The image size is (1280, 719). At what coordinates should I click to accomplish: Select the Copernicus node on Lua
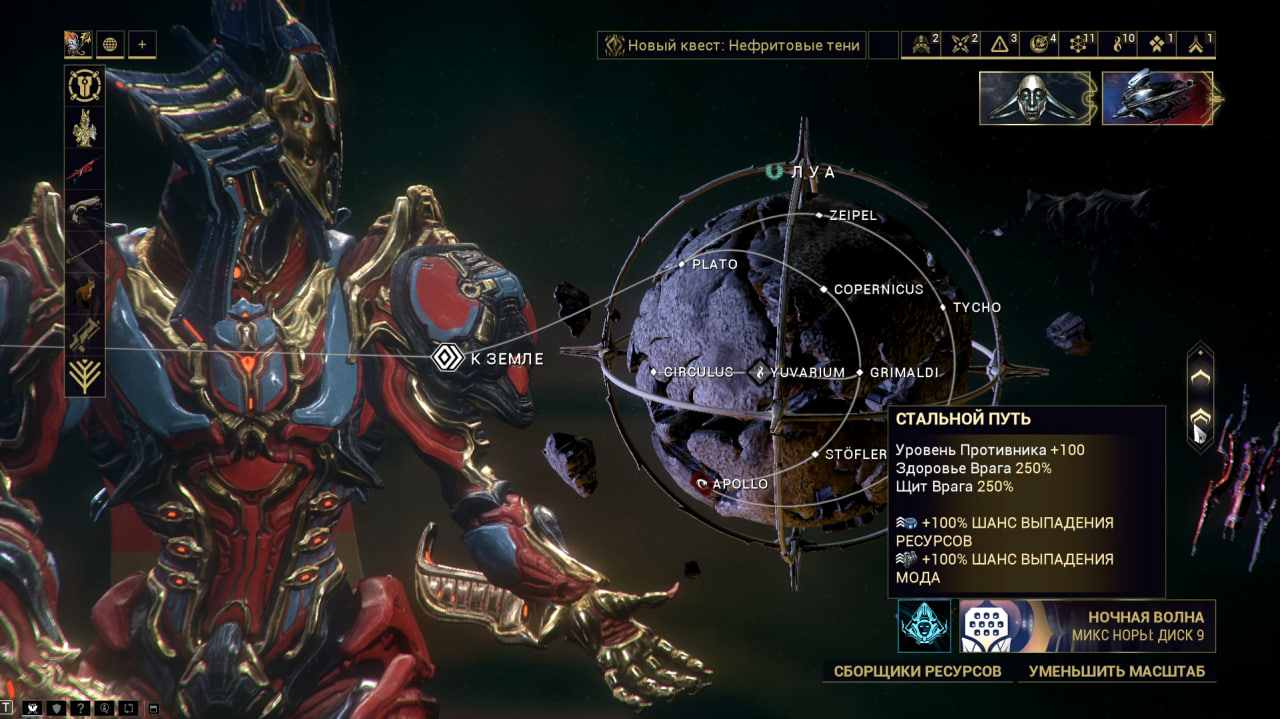824,290
